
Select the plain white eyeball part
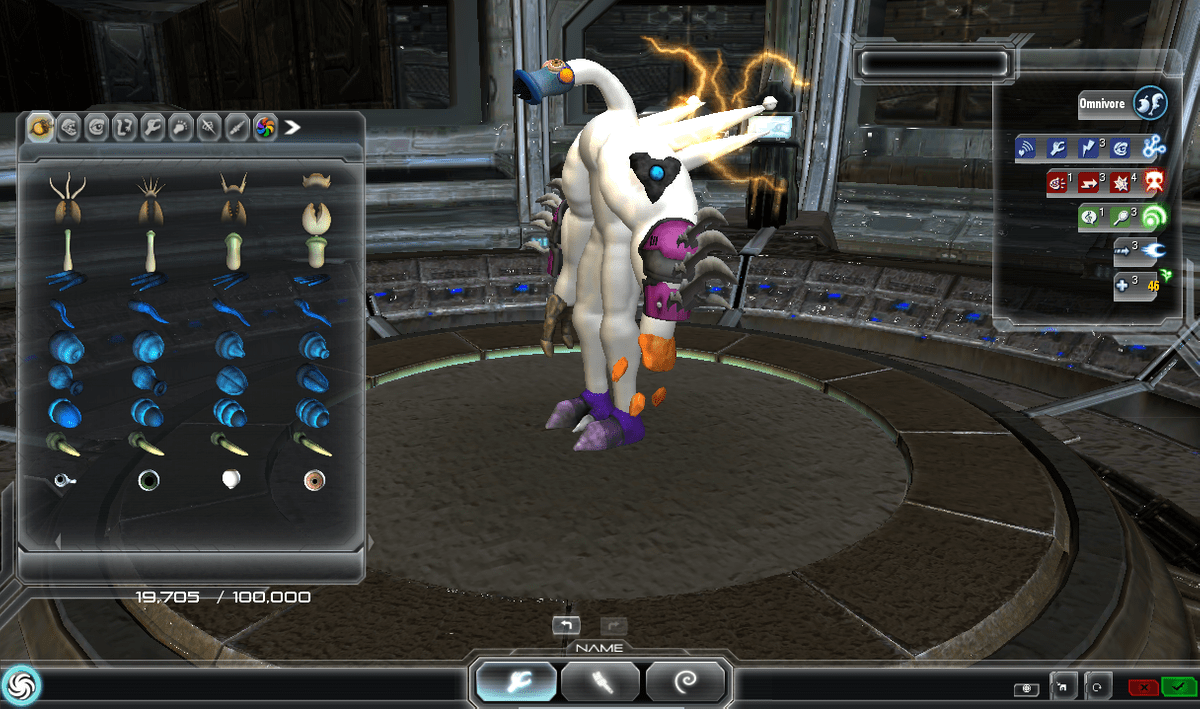[232, 480]
